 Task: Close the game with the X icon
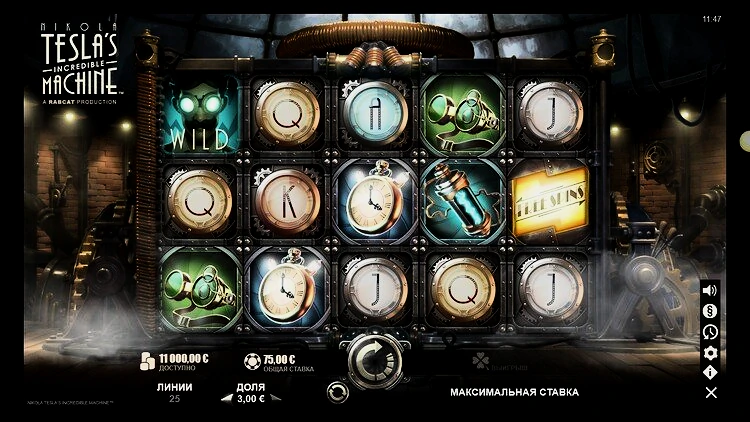(x=710, y=393)
